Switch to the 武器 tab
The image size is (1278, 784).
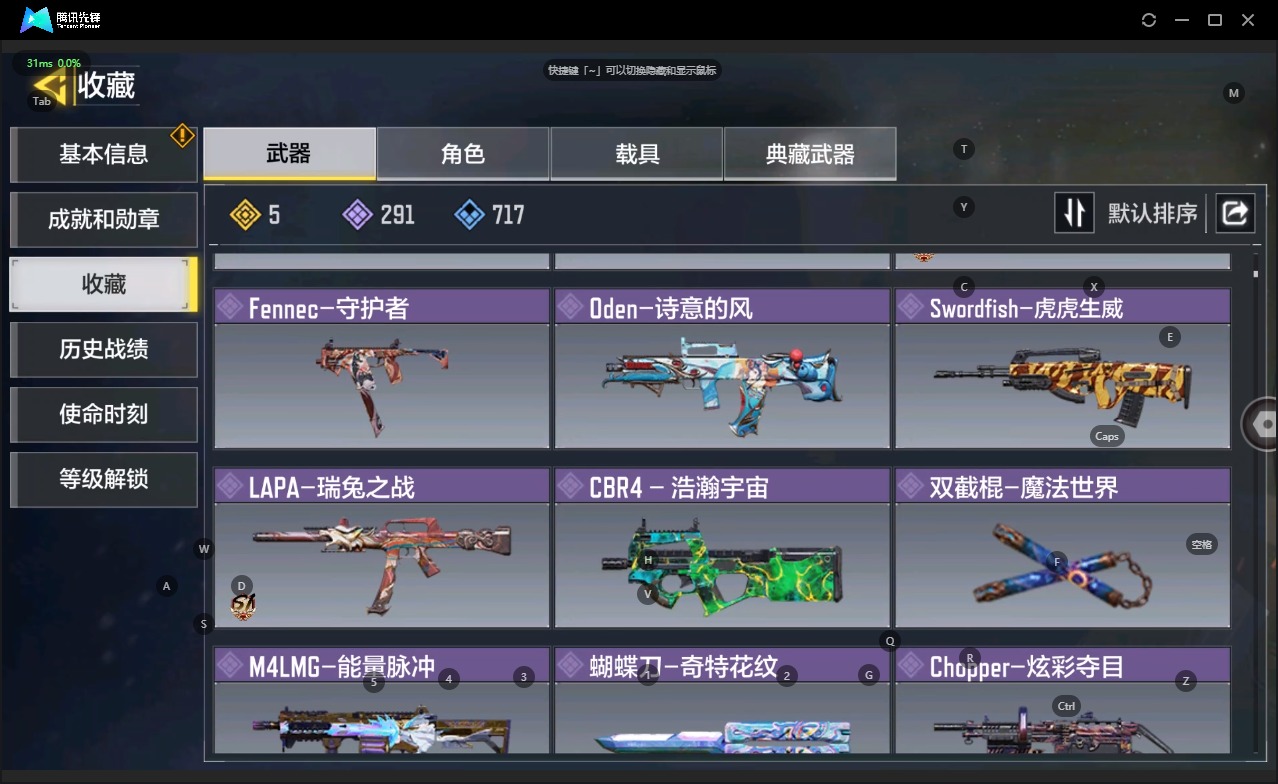point(289,154)
